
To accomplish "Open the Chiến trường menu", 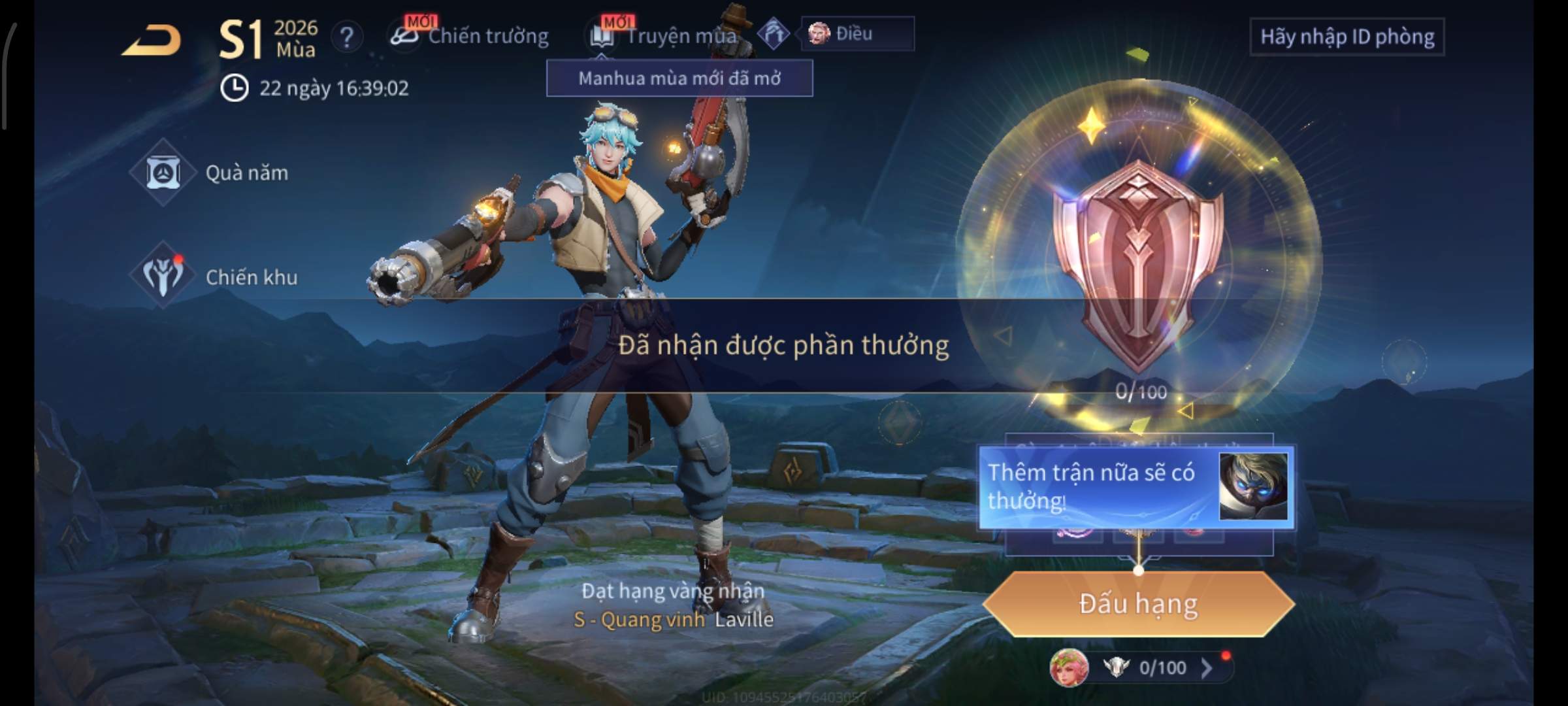I will [x=470, y=36].
